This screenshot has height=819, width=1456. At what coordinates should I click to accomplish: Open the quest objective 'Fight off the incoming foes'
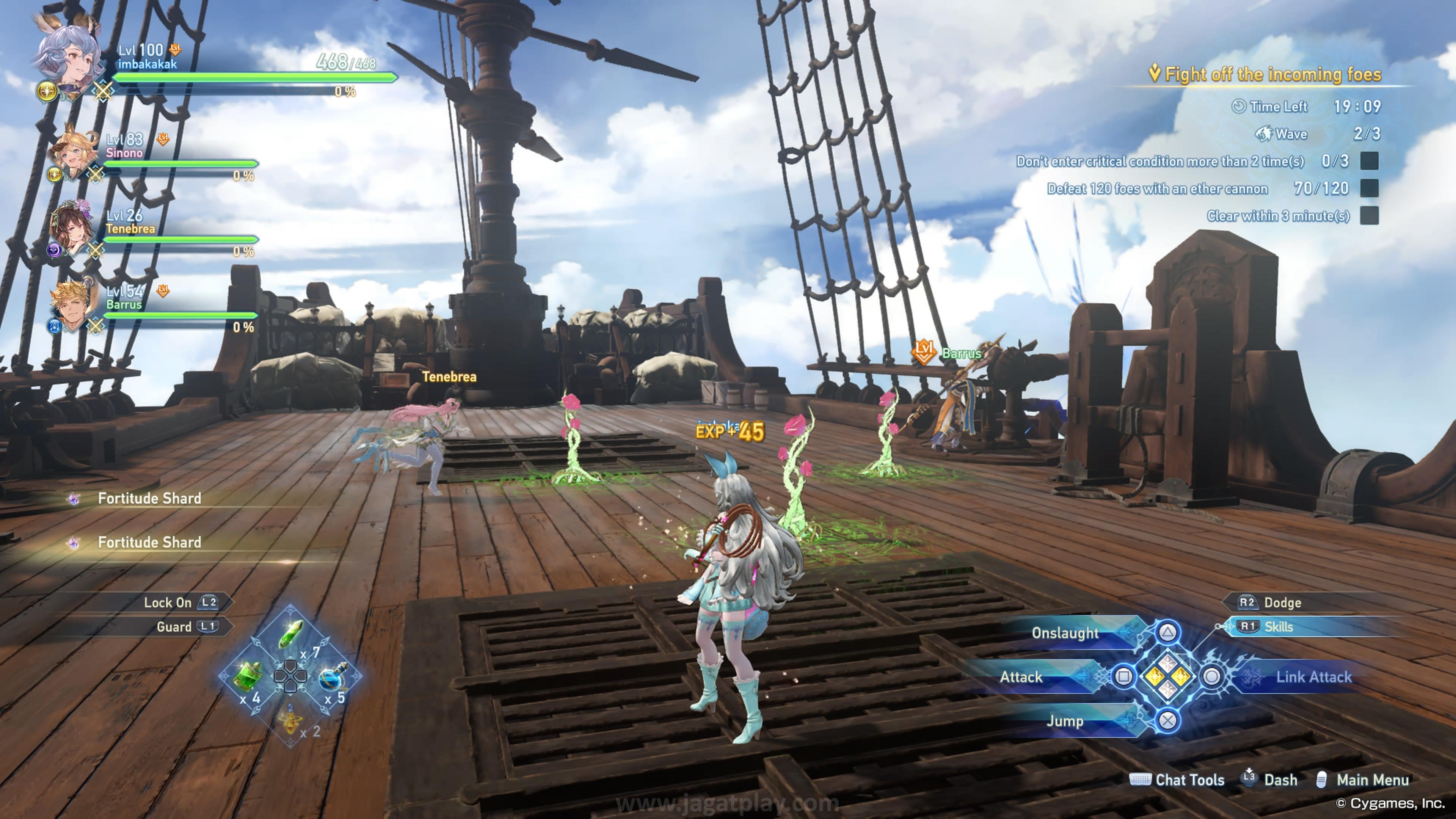tap(1272, 74)
